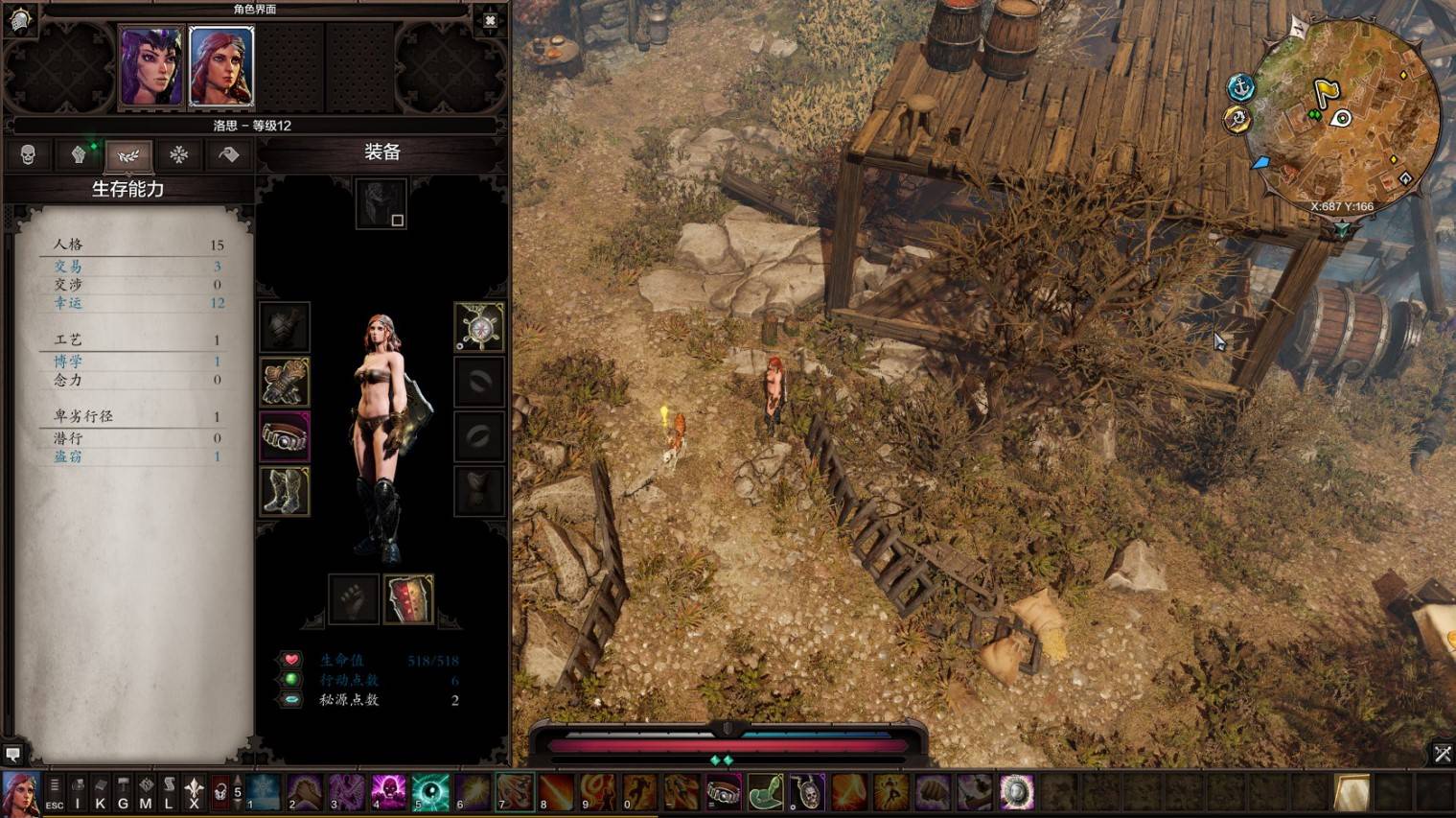
Task: Open the fist combat abilities tab
Action: click(x=79, y=154)
